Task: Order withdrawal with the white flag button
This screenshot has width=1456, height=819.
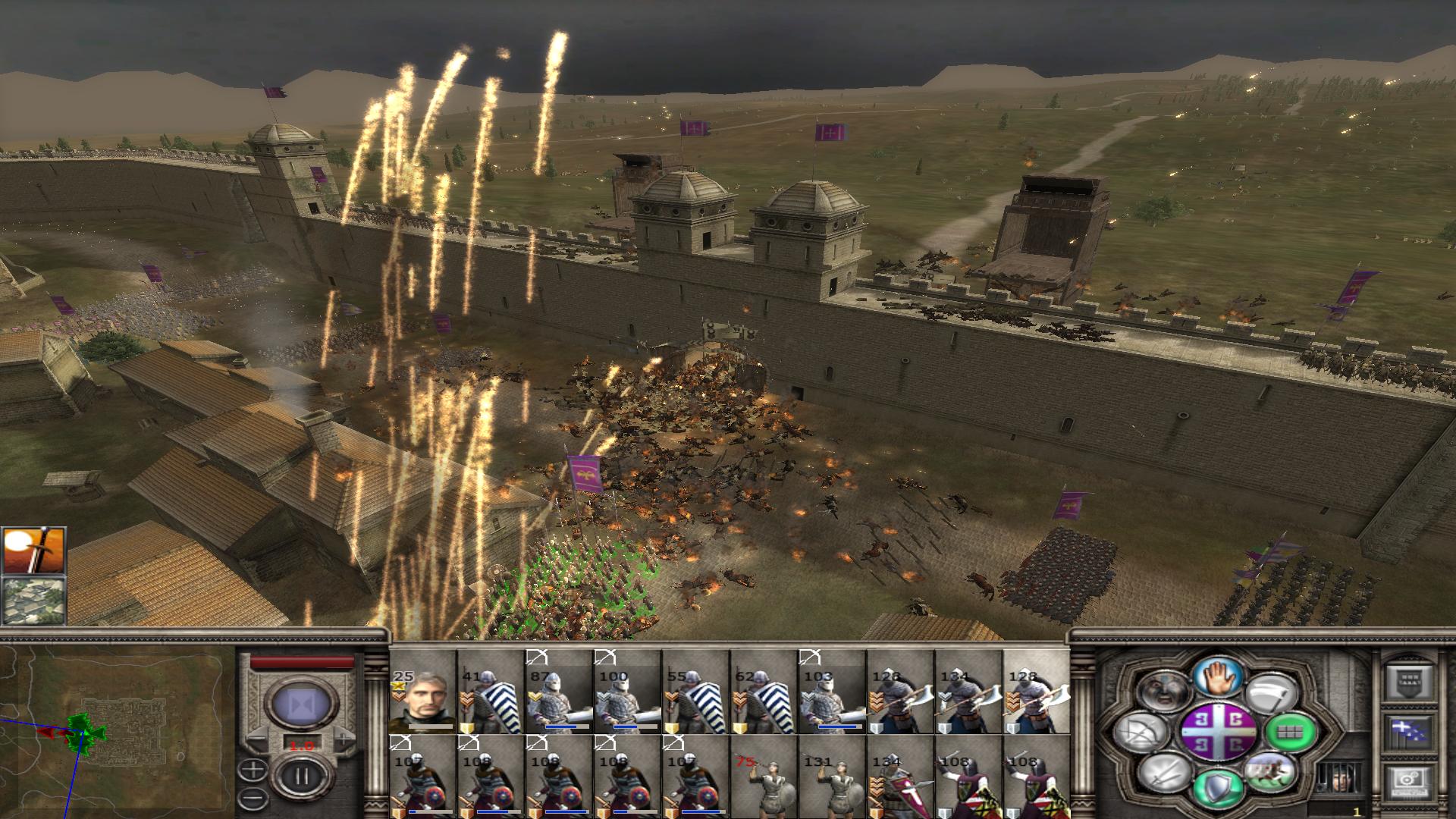Action: pyautogui.click(x=1273, y=693)
